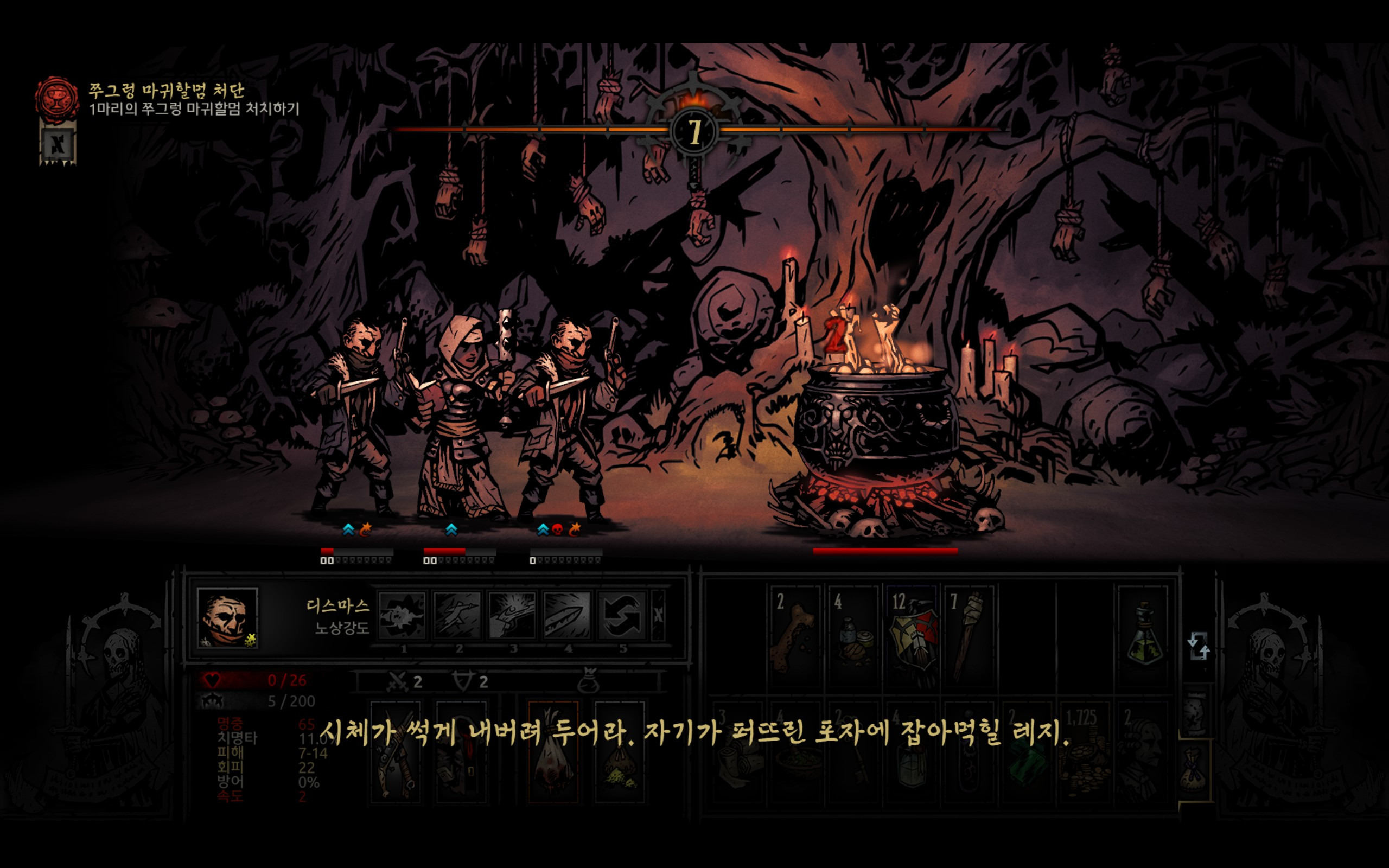Toggle the quest objective banner
1389x868 pixels.
coord(58,145)
